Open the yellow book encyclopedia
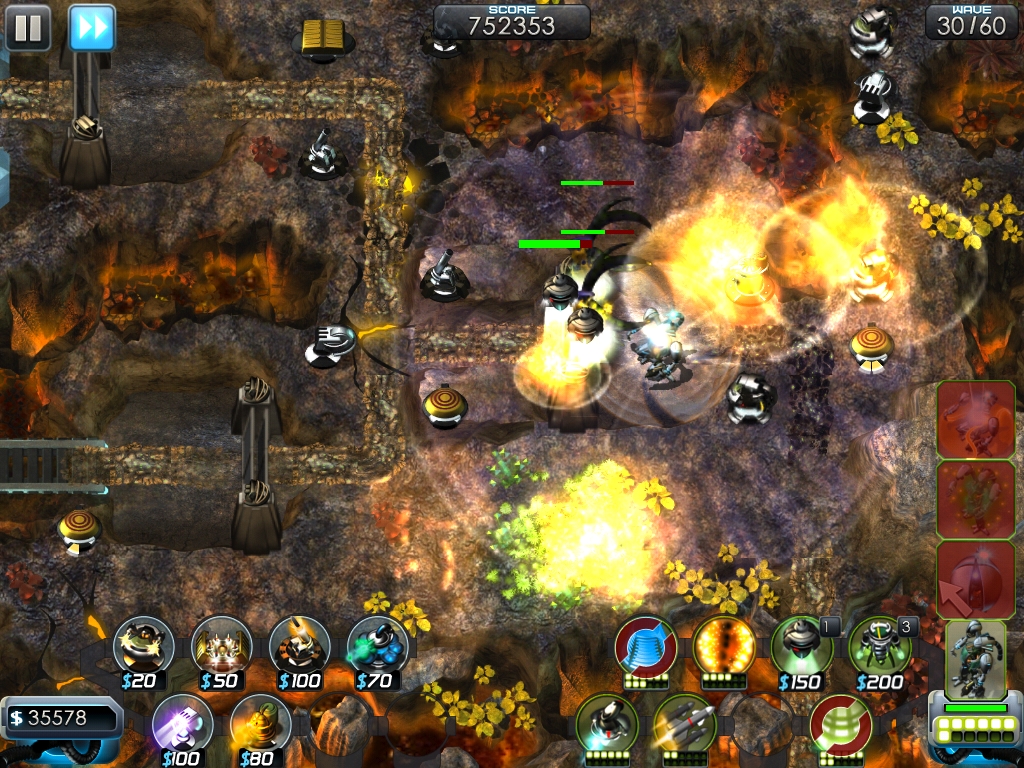Viewport: 1024px width, 768px height. point(323,38)
